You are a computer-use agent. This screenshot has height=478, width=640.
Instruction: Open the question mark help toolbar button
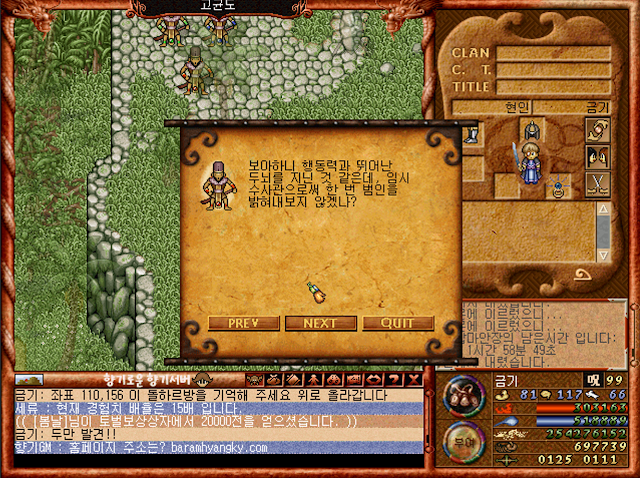point(394,380)
